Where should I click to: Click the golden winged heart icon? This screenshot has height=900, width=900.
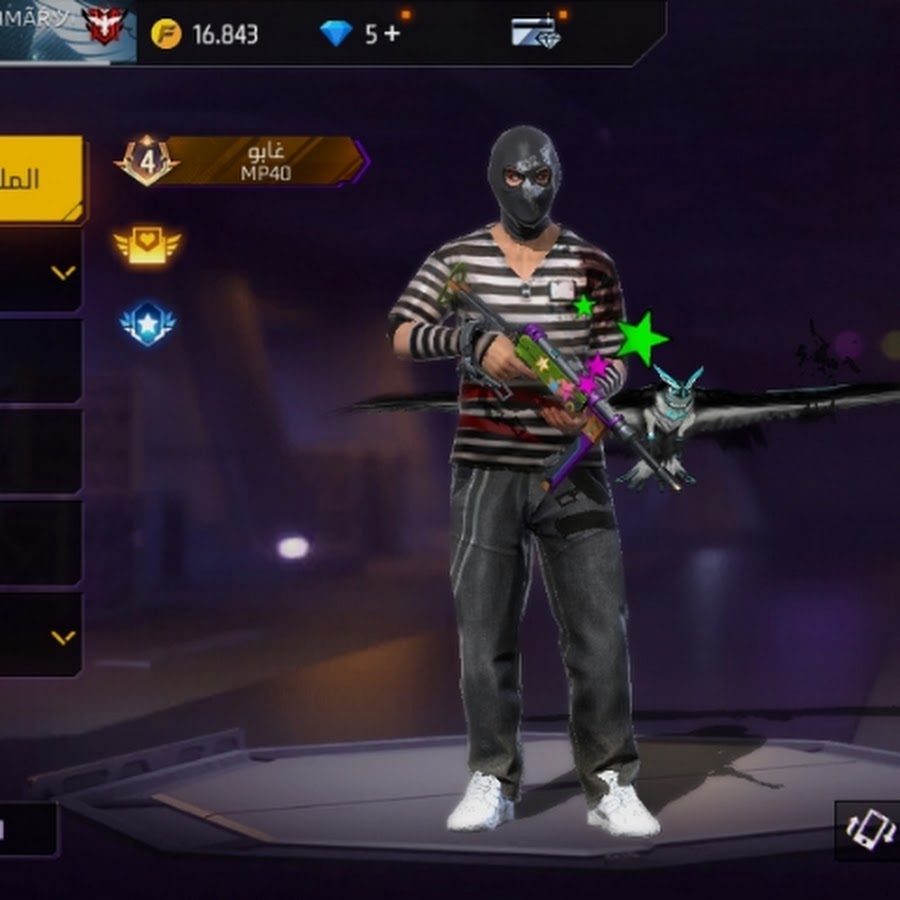[x=147, y=244]
